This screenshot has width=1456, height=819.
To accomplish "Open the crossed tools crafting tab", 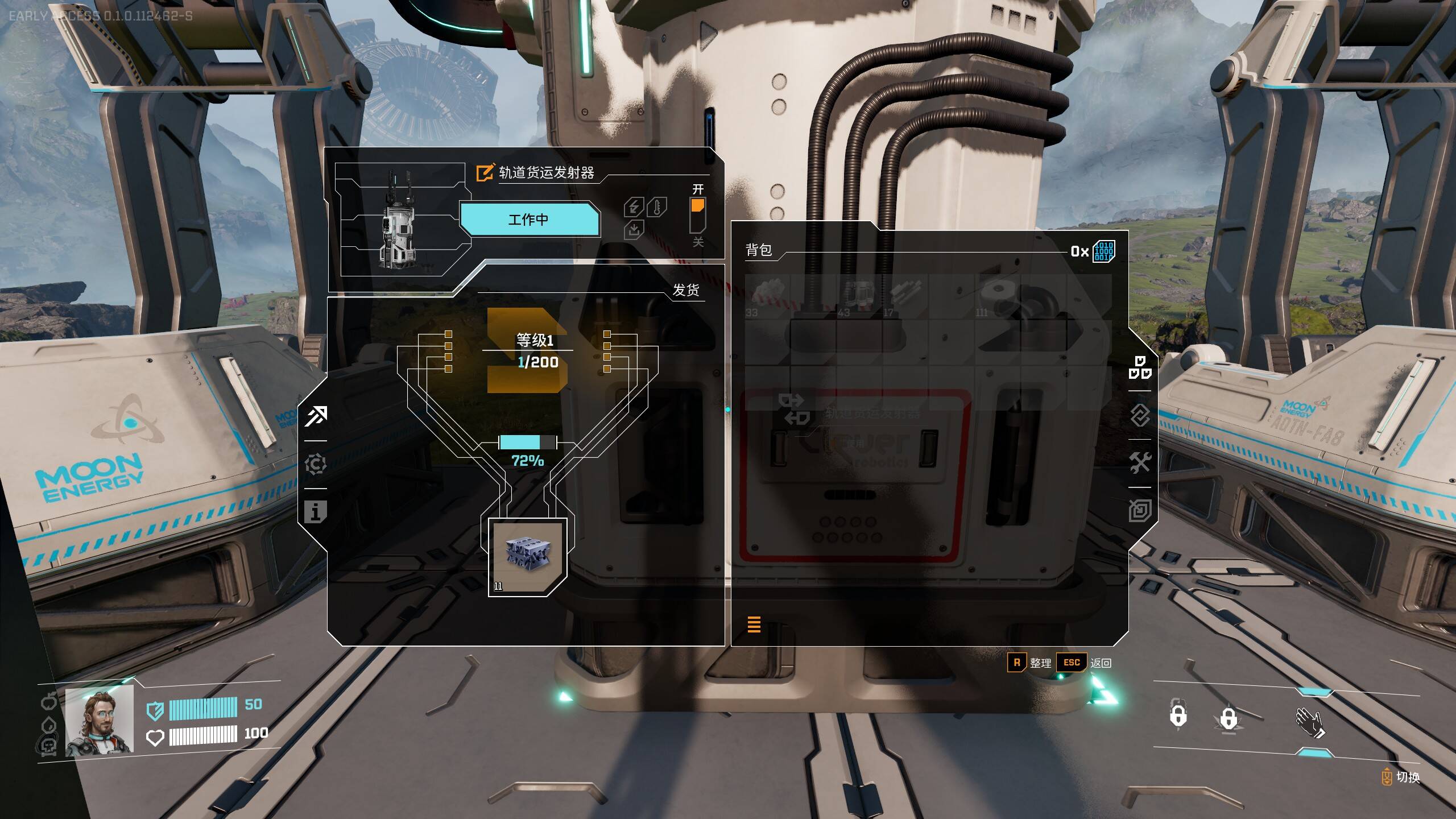I will pos(1140,462).
